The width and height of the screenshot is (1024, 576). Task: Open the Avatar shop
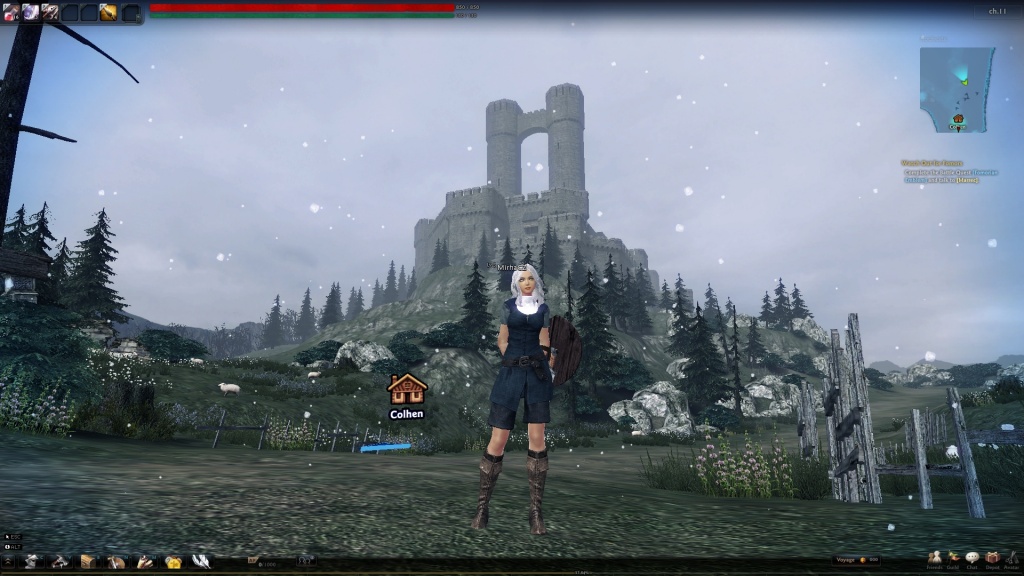click(1011, 558)
